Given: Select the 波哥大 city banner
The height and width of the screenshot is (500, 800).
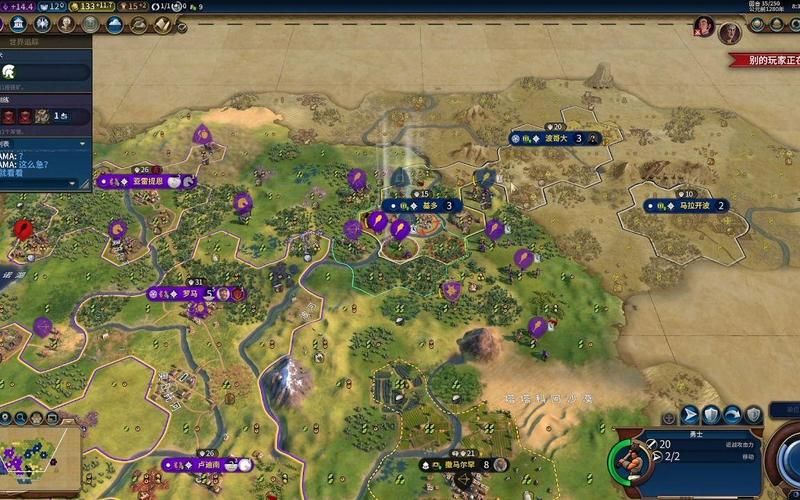Looking at the screenshot, I should tap(556, 138).
